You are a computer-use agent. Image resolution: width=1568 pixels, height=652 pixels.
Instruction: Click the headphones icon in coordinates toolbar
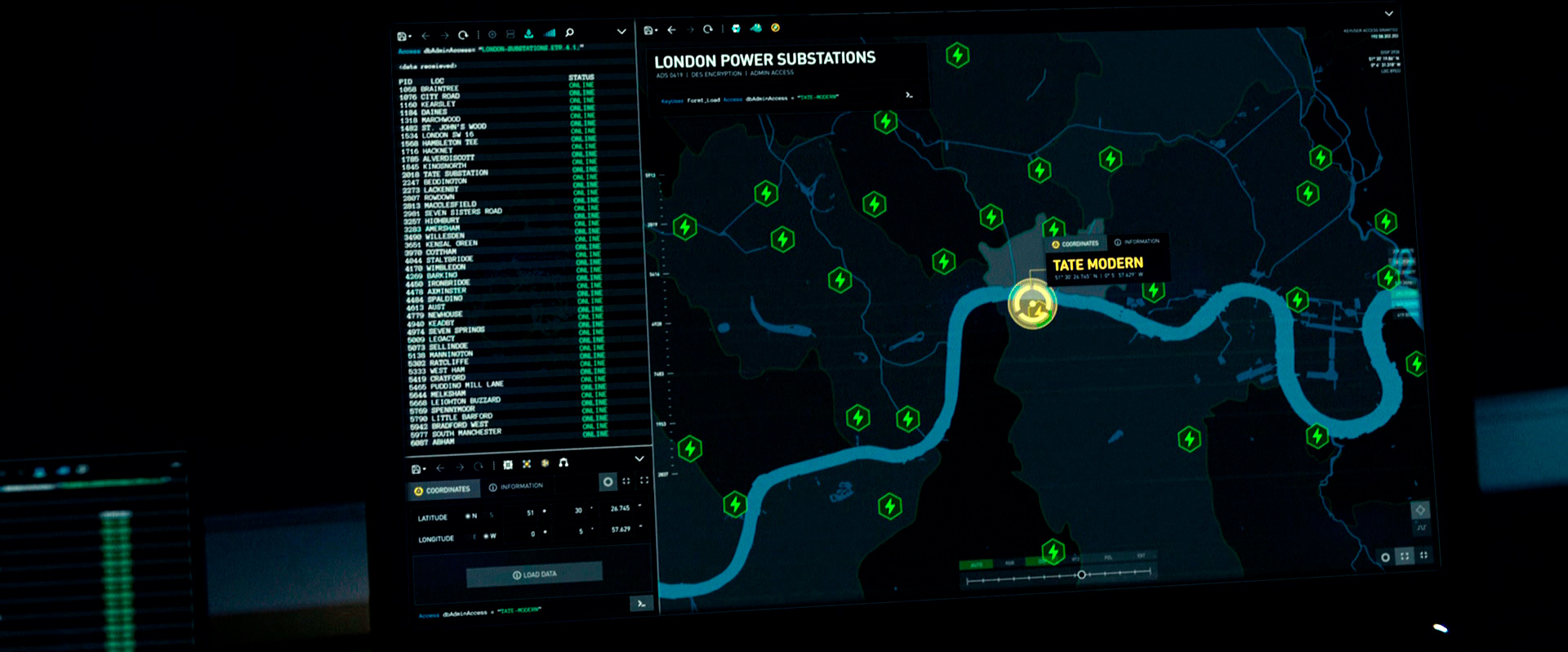(x=563, y=463)
